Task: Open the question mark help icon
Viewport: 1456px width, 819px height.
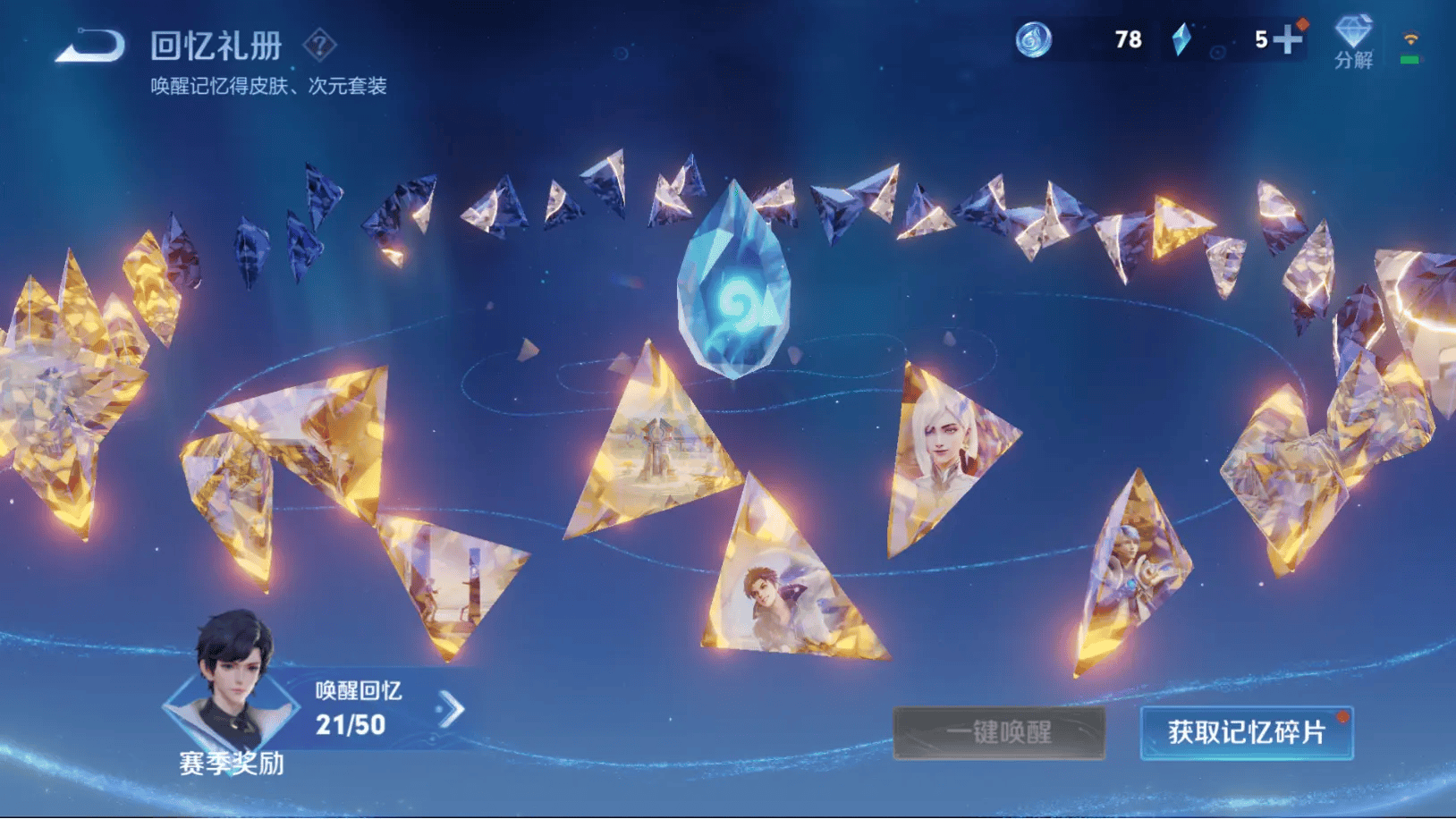Action: 319,44
